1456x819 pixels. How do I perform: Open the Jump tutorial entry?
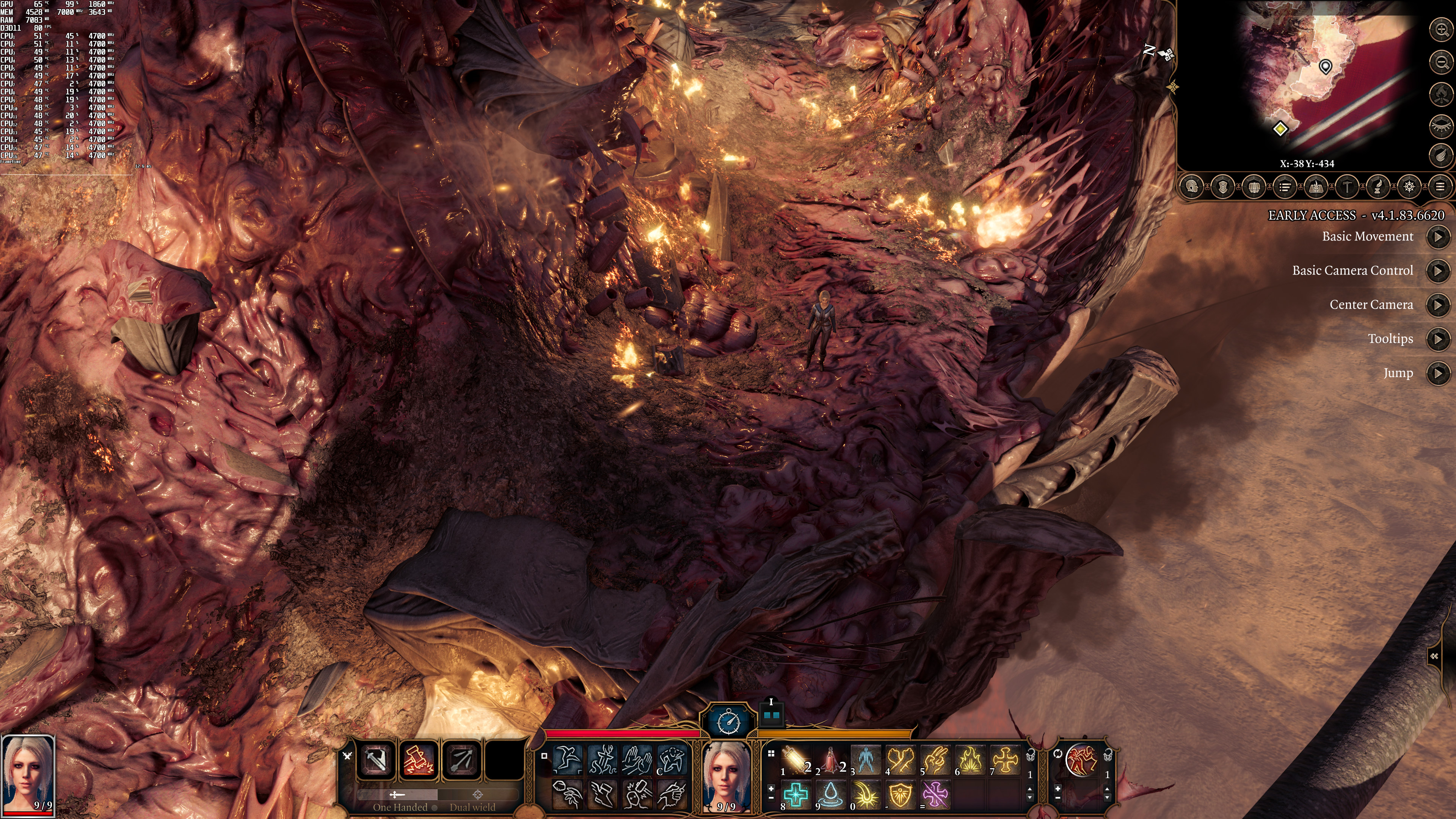click(x=1438, y=373)
